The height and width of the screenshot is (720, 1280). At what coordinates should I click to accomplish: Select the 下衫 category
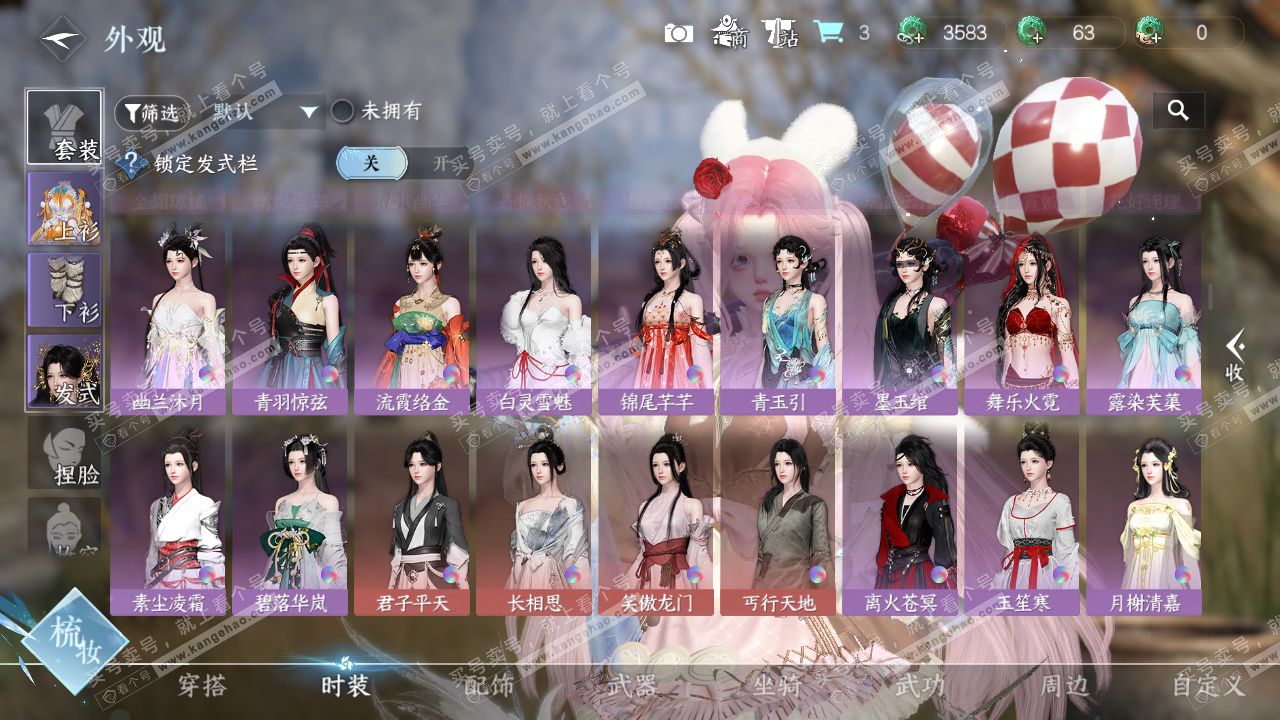(x=64, y=290)
